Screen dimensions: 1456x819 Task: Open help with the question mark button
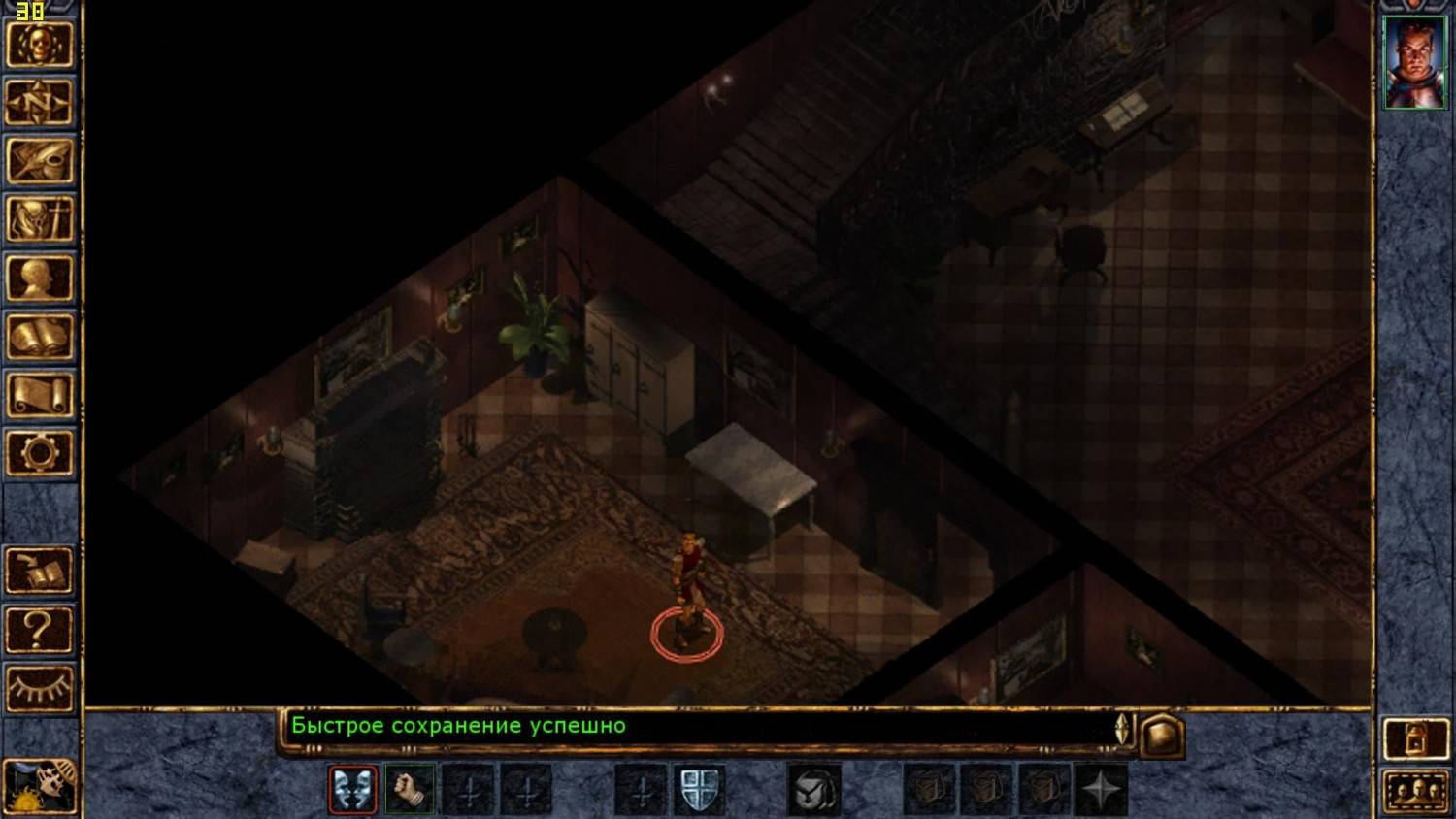tap(40, 630)
